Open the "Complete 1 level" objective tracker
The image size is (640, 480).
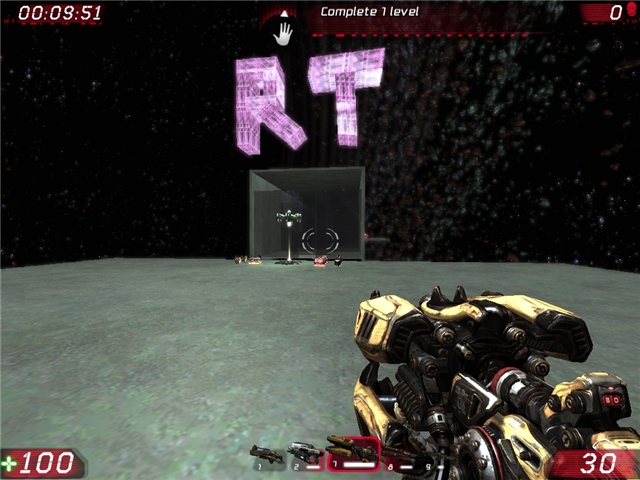coord(369,12)
